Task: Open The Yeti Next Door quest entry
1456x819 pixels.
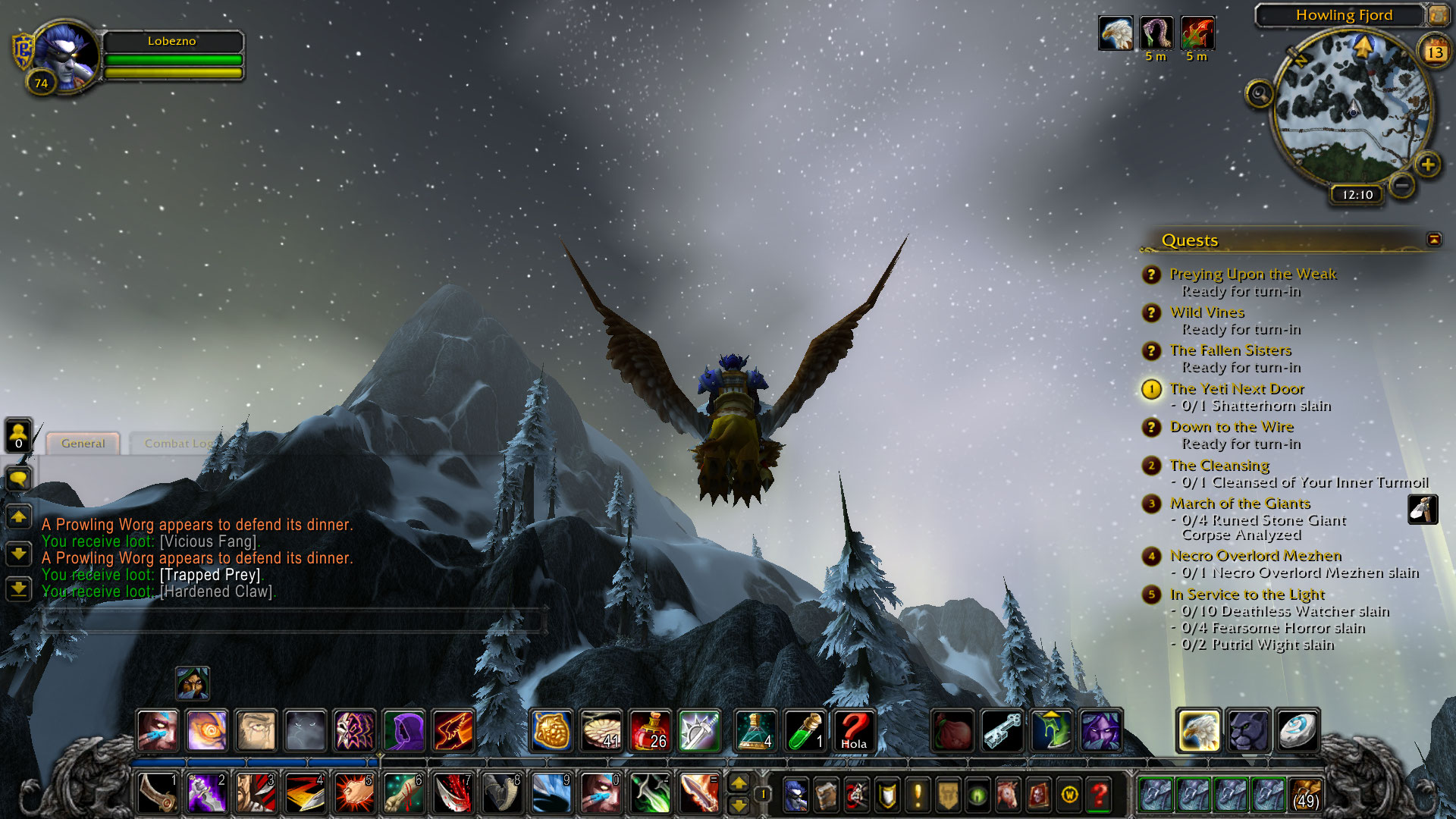Action: pos(1236,389)
